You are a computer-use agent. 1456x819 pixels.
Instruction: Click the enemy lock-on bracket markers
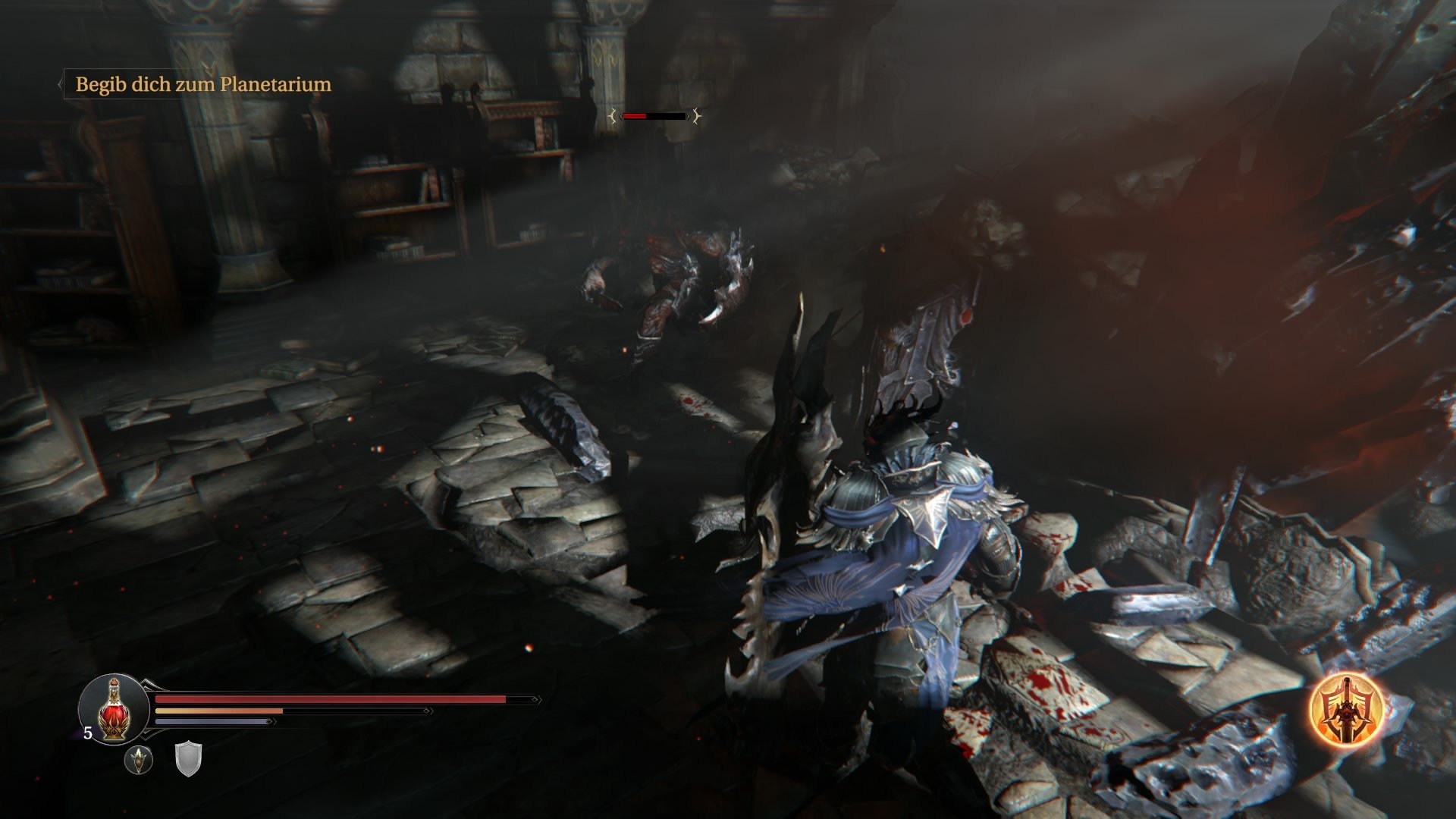(613, 116)
